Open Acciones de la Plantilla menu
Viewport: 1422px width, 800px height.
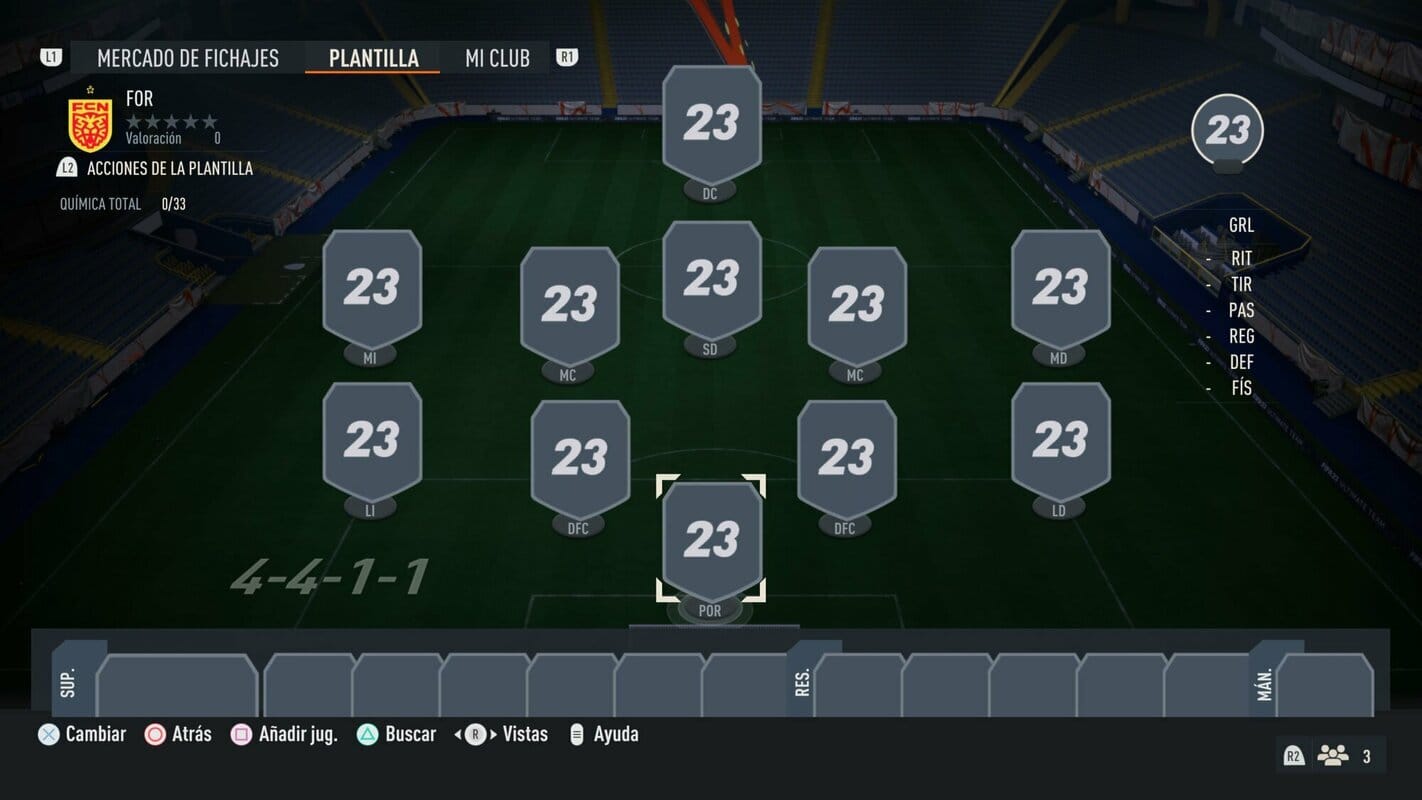[x=169, y=168]
